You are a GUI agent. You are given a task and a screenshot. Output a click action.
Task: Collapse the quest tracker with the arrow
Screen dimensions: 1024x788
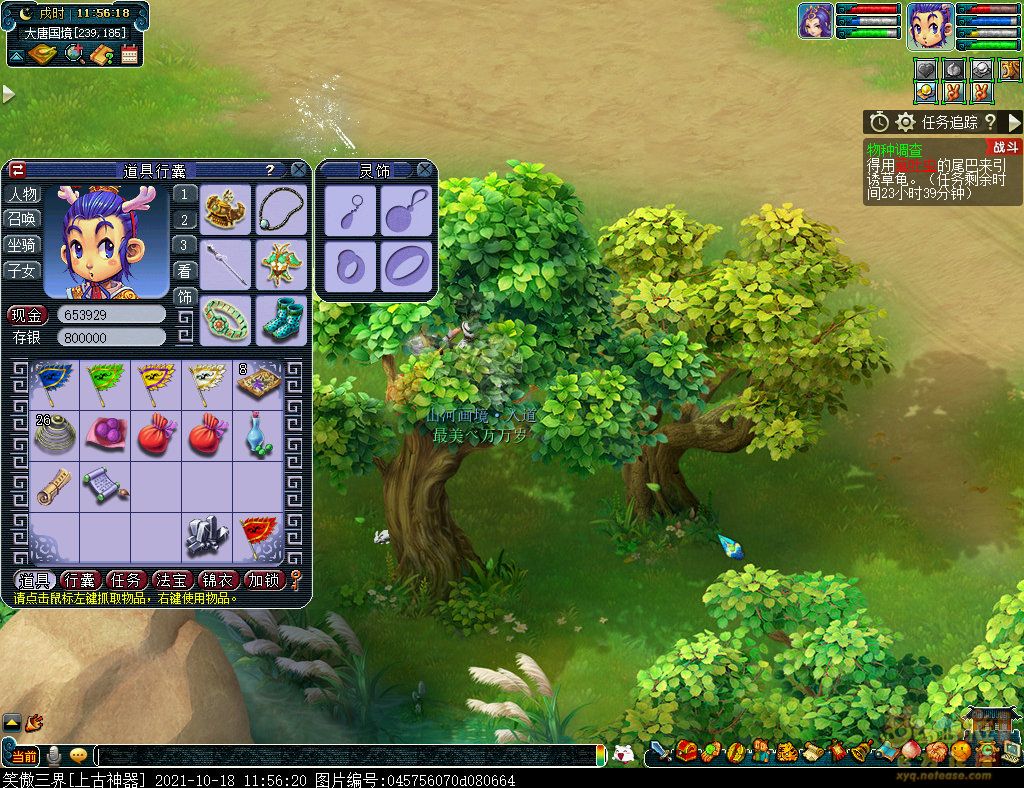[1014, 122]
